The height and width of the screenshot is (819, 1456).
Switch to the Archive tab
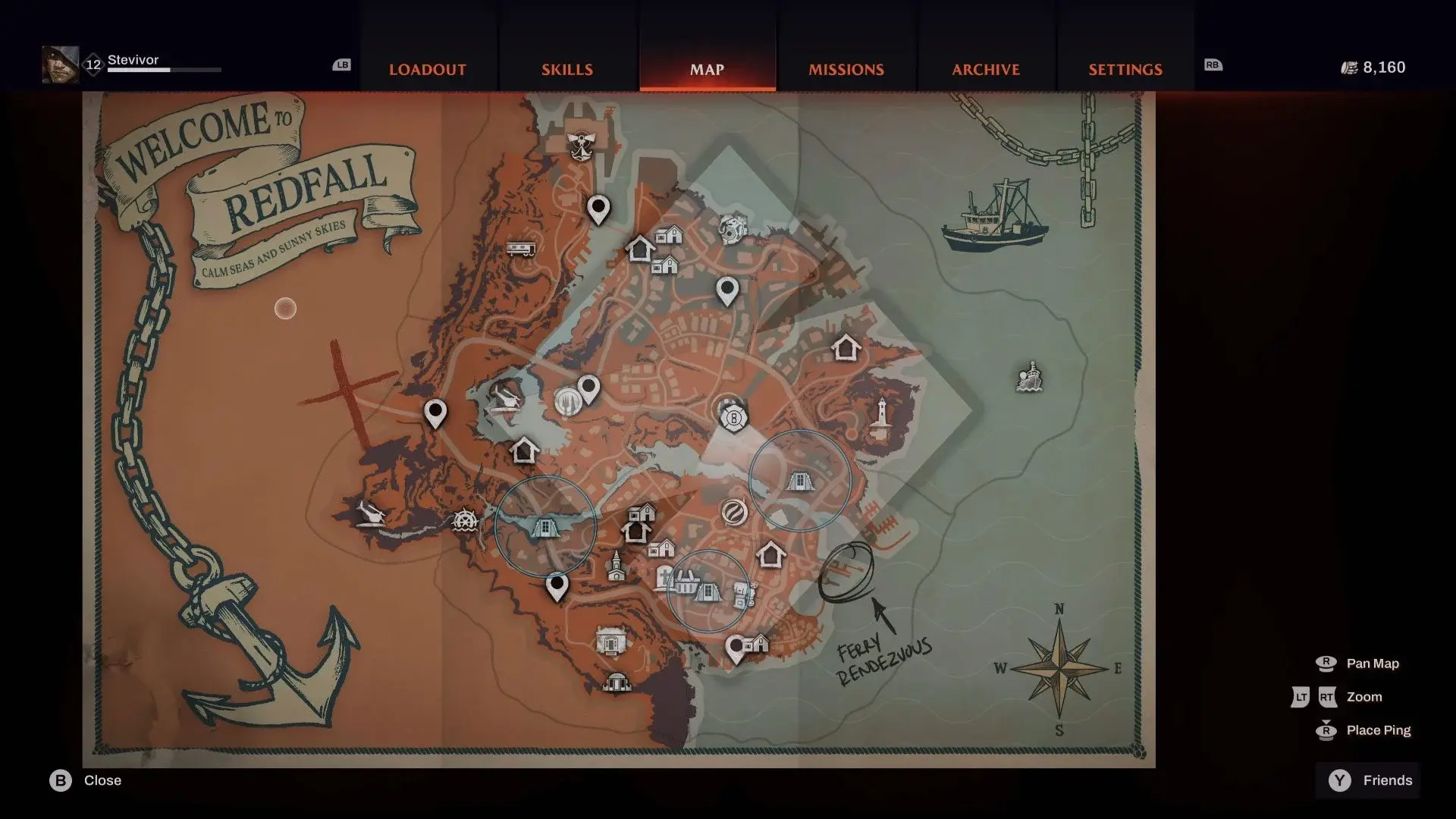point(985,70)
